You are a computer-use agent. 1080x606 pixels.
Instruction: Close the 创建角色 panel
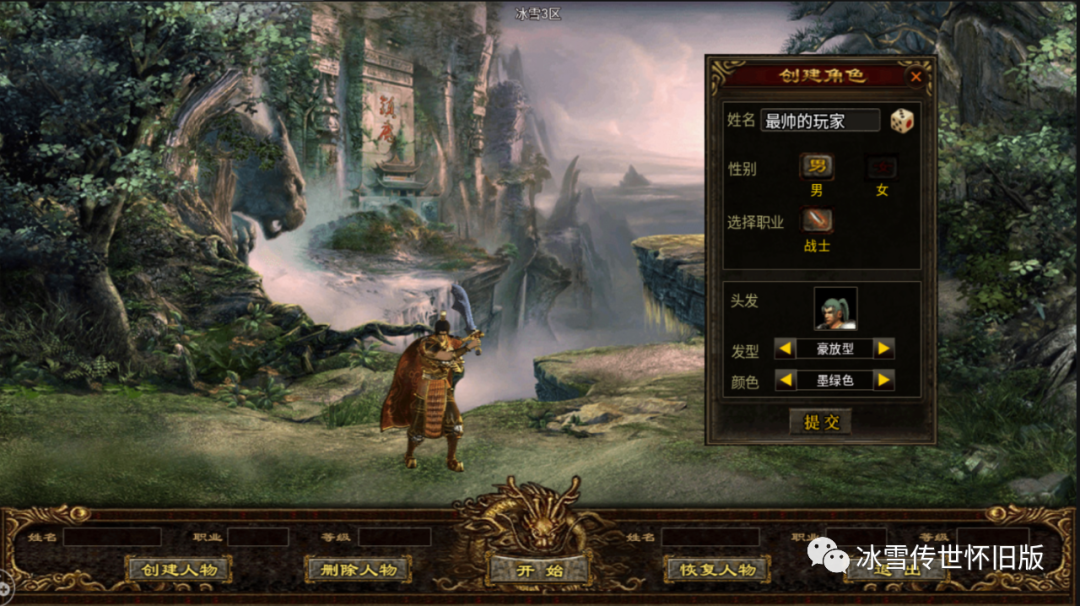[x=916, y=76]
